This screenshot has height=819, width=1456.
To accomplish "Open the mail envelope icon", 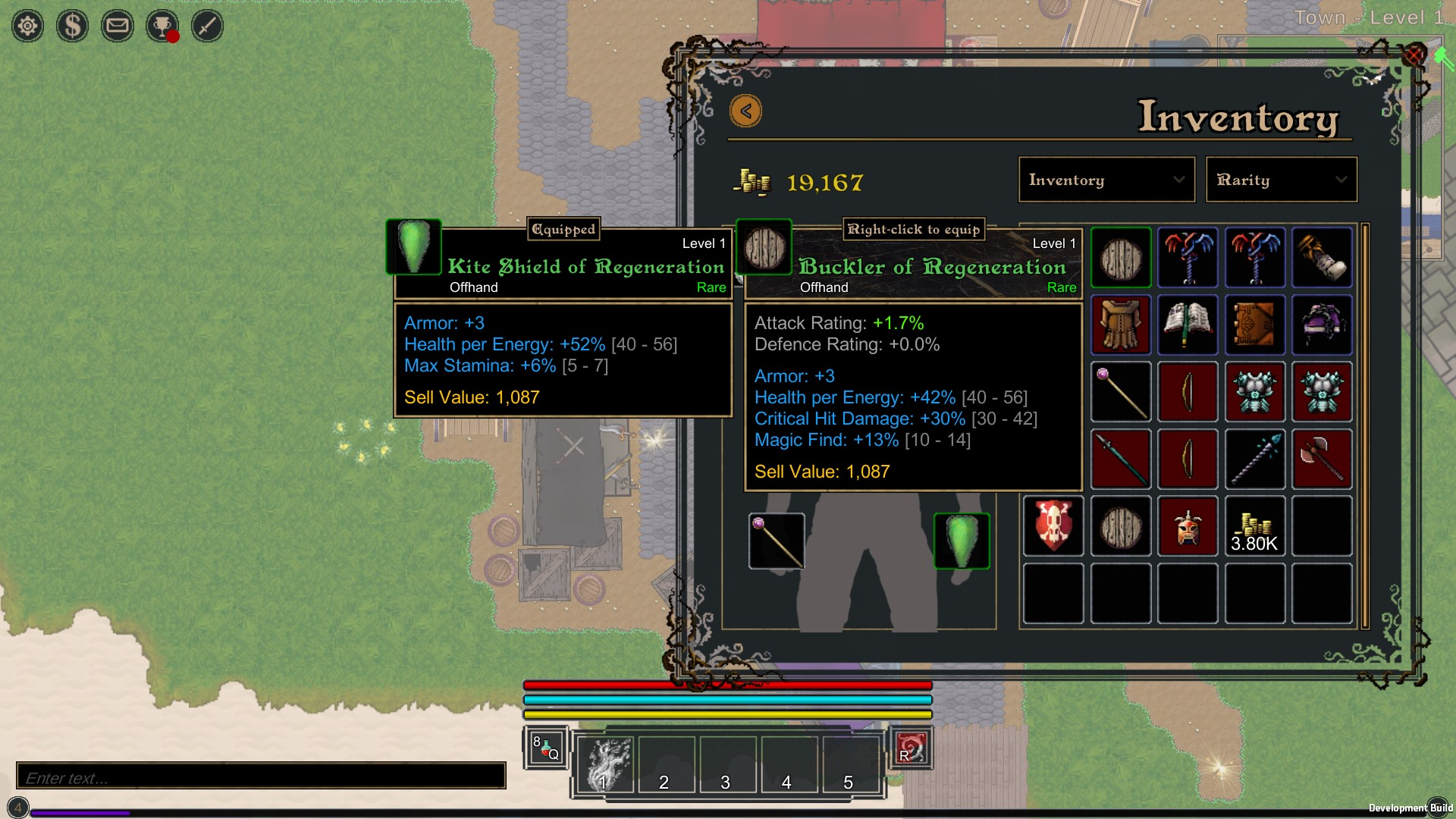I will (x=118, y=27).
